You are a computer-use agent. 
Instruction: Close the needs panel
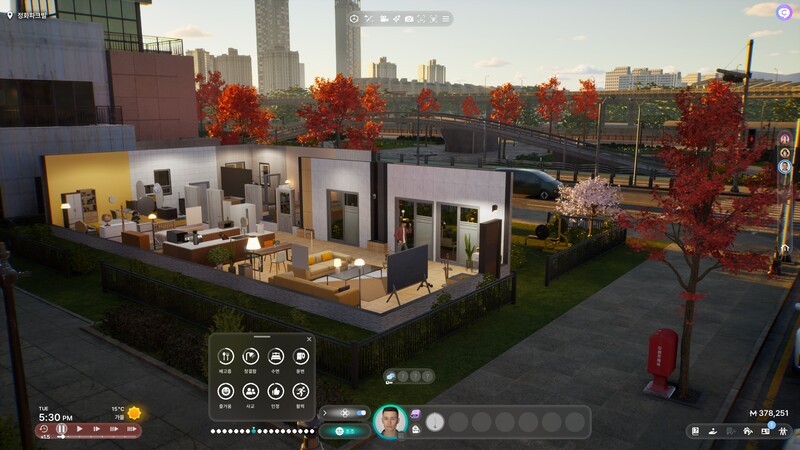309,340
